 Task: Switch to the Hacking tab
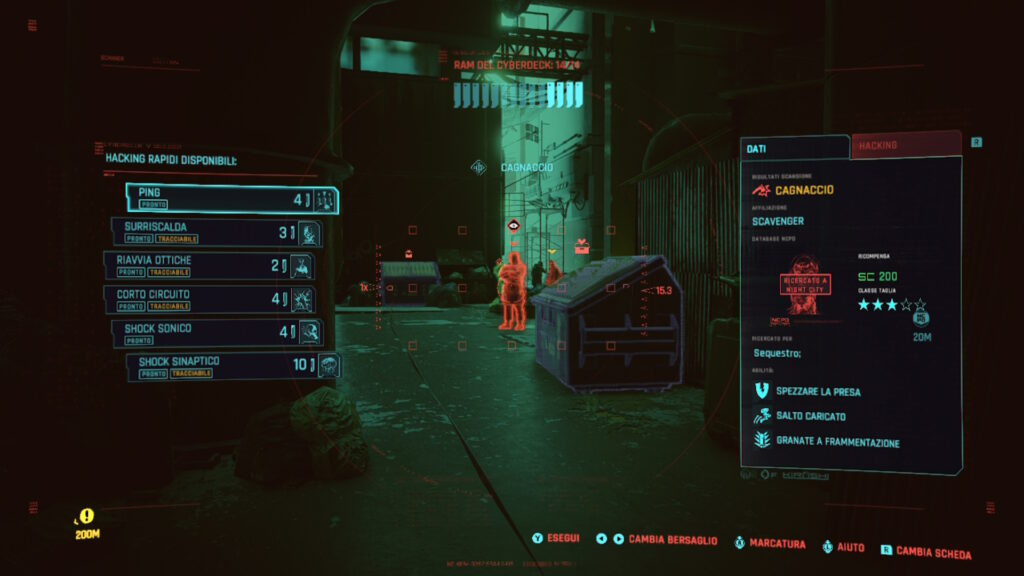[x=905, y=145]
